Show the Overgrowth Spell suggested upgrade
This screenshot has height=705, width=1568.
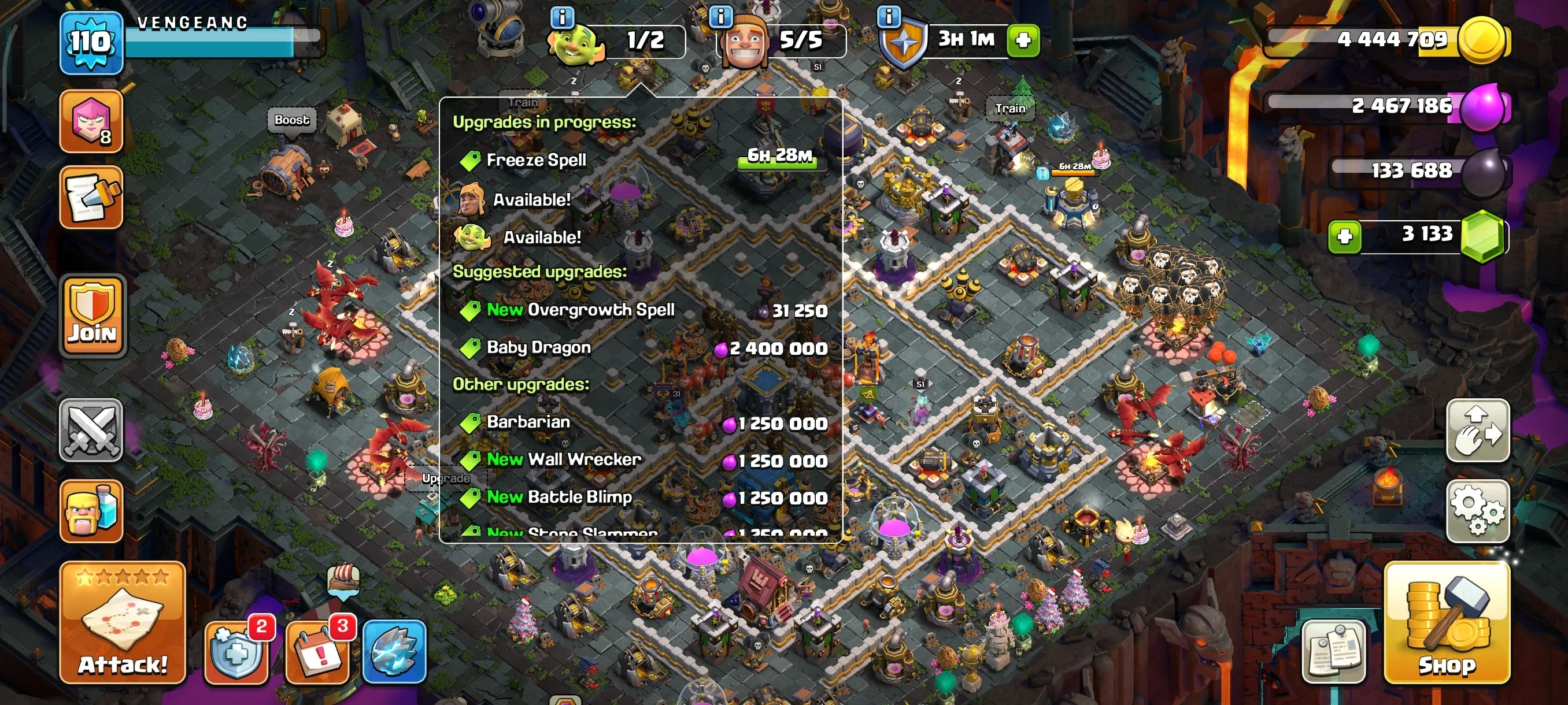[x=602, y=310]
